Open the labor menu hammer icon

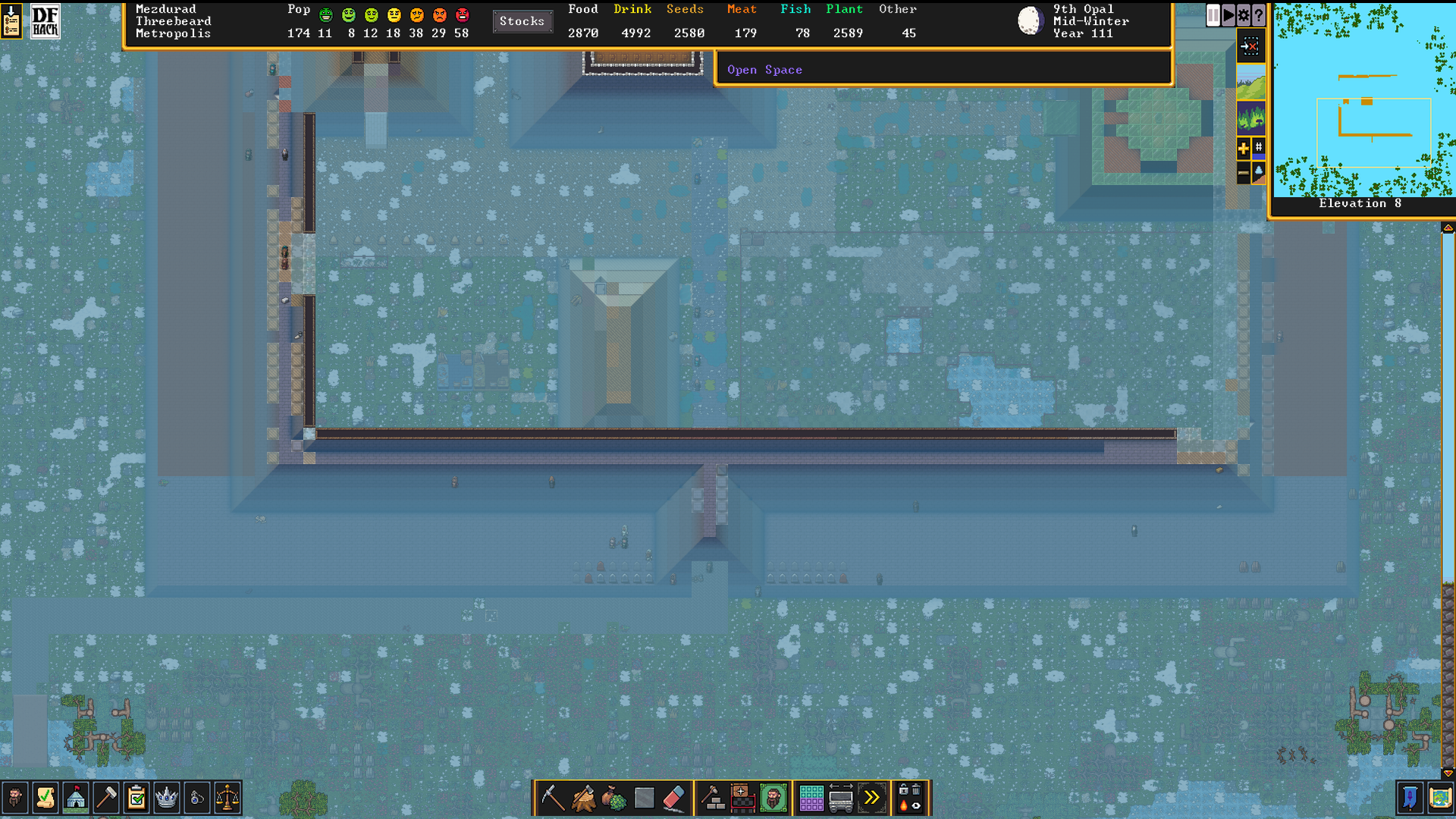106,798
